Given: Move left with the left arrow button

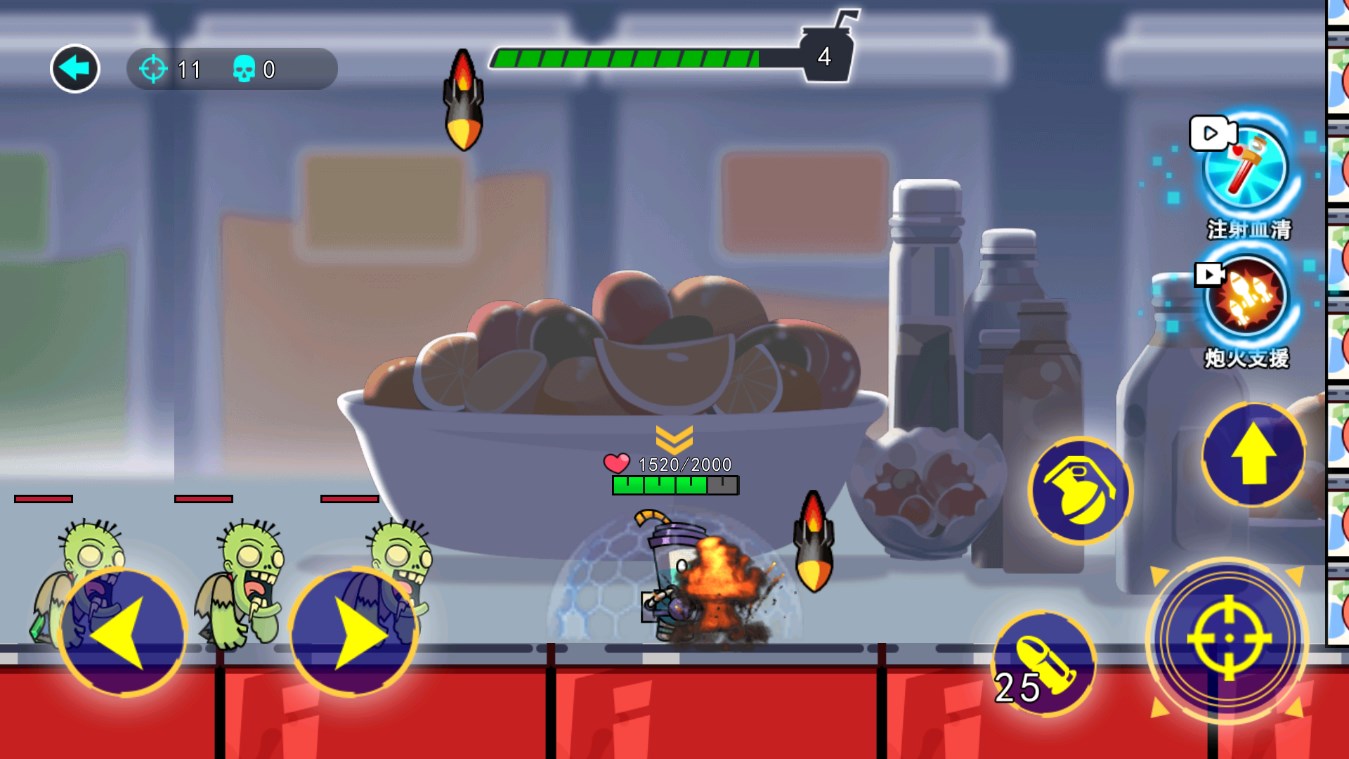Looking at the screenshot, I should tap(122, 632).
